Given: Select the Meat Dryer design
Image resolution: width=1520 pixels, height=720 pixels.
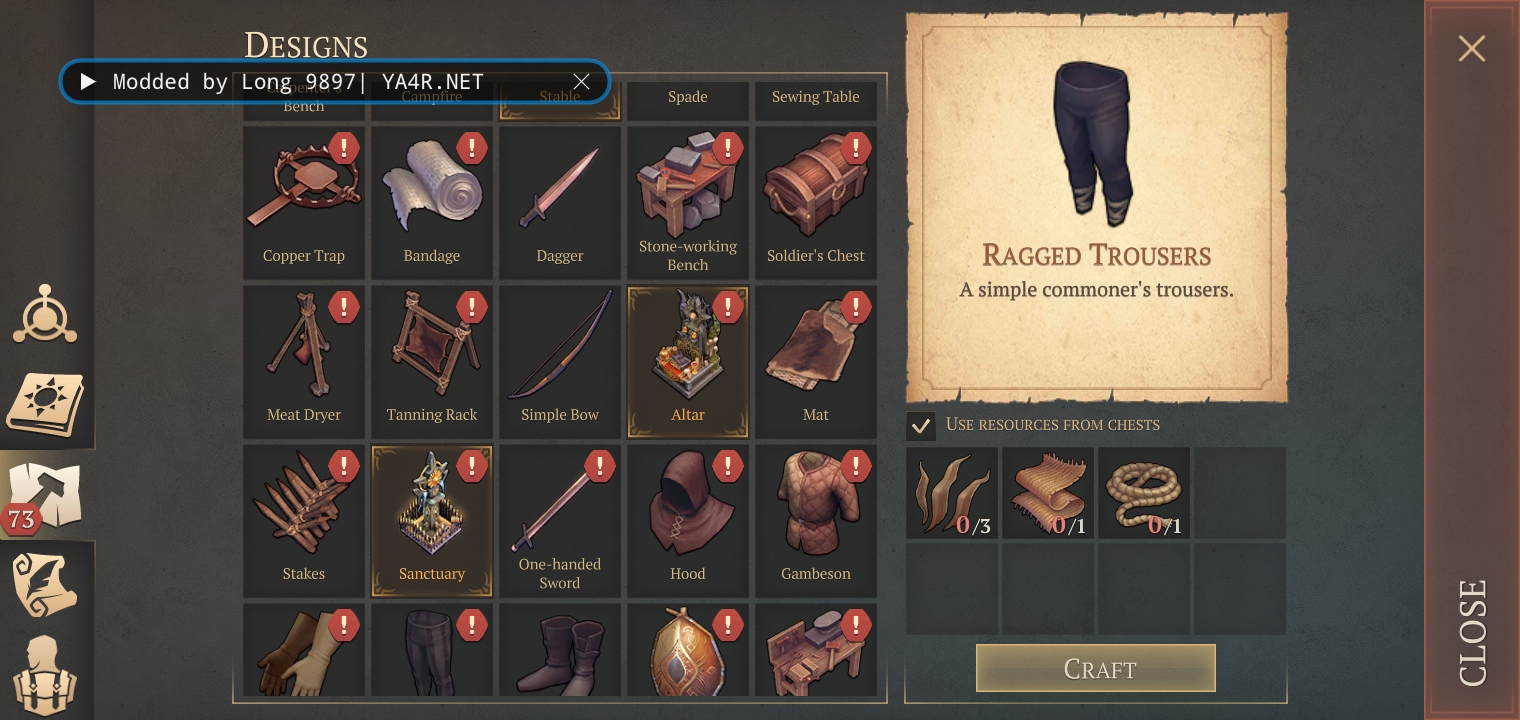Looking at the screenshot, I should click(x=304, y=362).
